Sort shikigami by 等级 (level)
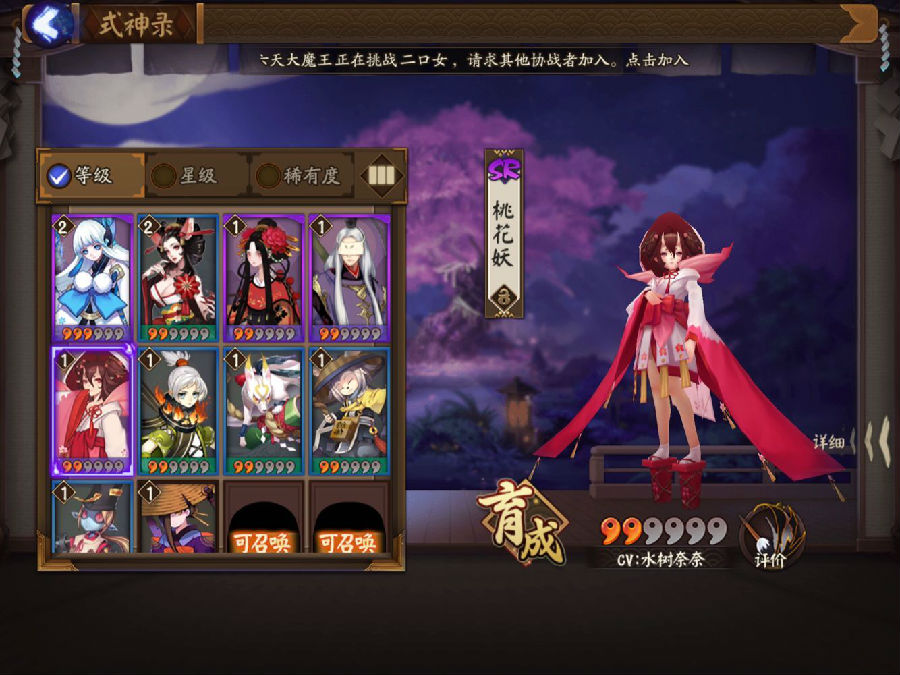This screenshot has width=900, height=675. pos(80,176)
